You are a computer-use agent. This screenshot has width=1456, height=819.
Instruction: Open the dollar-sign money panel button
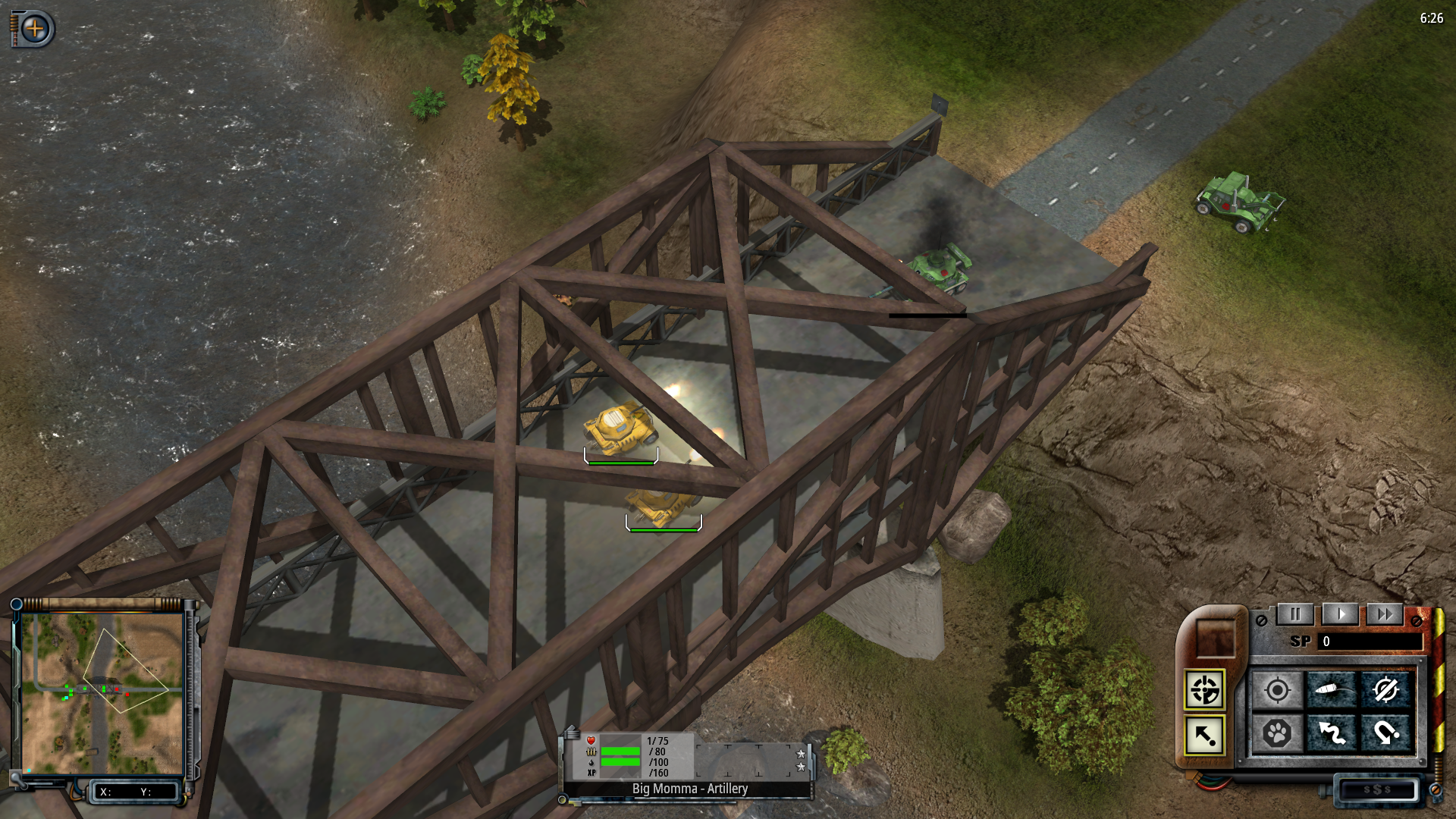point(1377,789)
